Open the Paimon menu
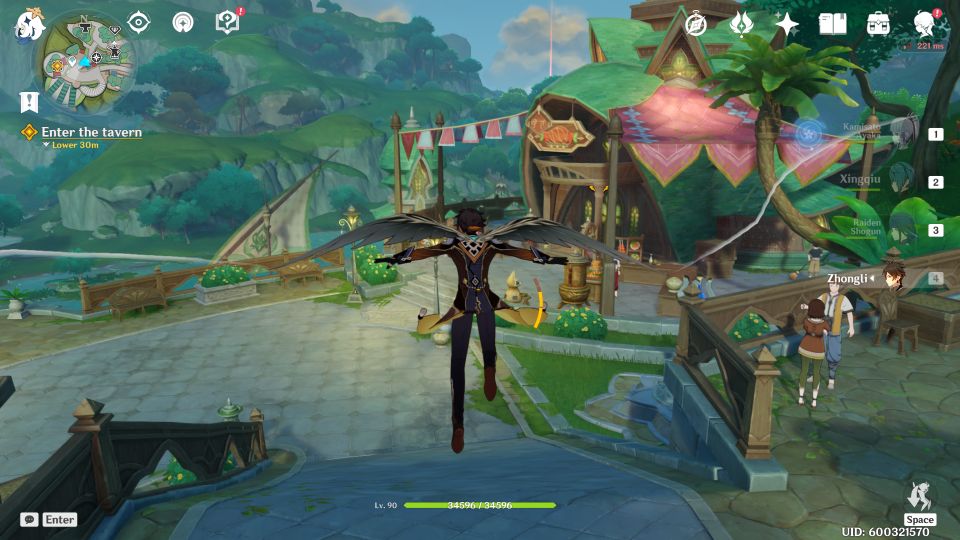 click(x=27, y=24)
